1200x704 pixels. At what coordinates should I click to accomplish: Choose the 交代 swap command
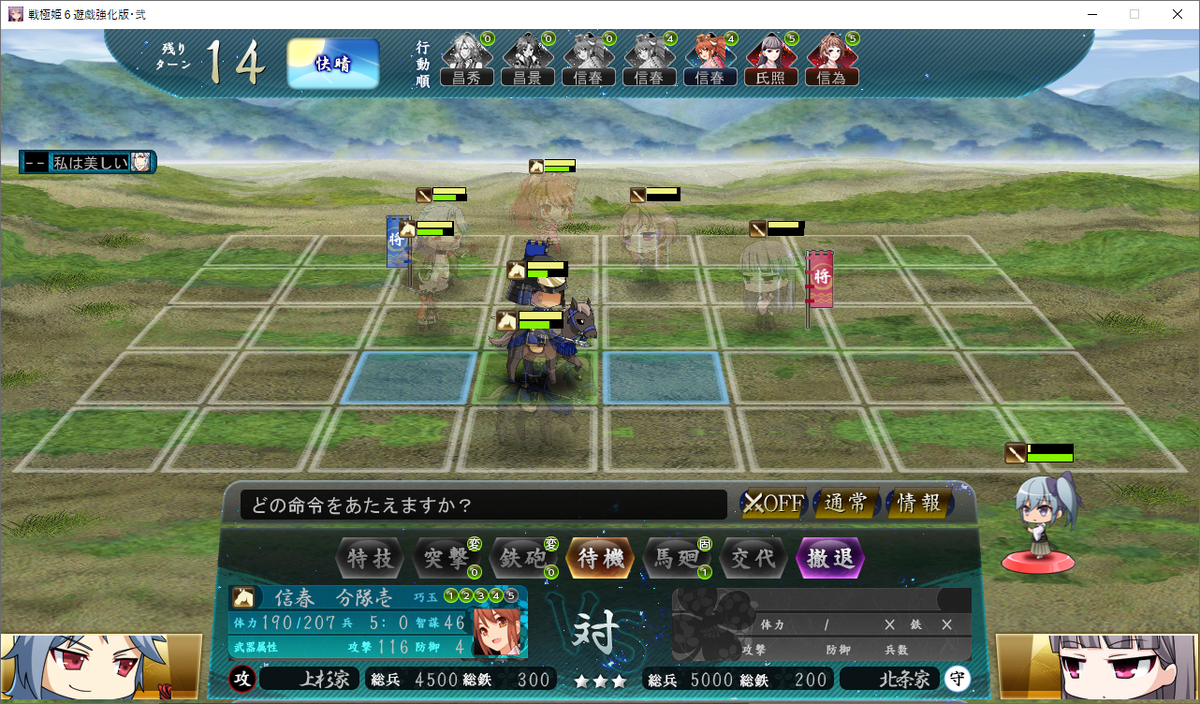(x=753, y=558)
